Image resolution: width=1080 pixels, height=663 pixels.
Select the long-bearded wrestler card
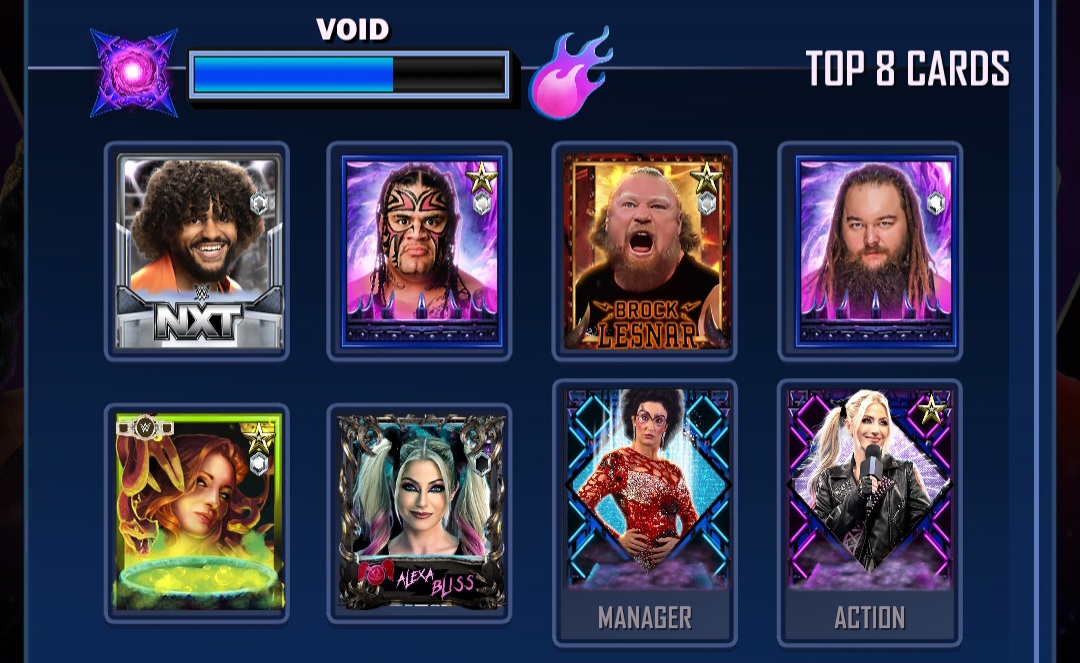pos(870,252)
